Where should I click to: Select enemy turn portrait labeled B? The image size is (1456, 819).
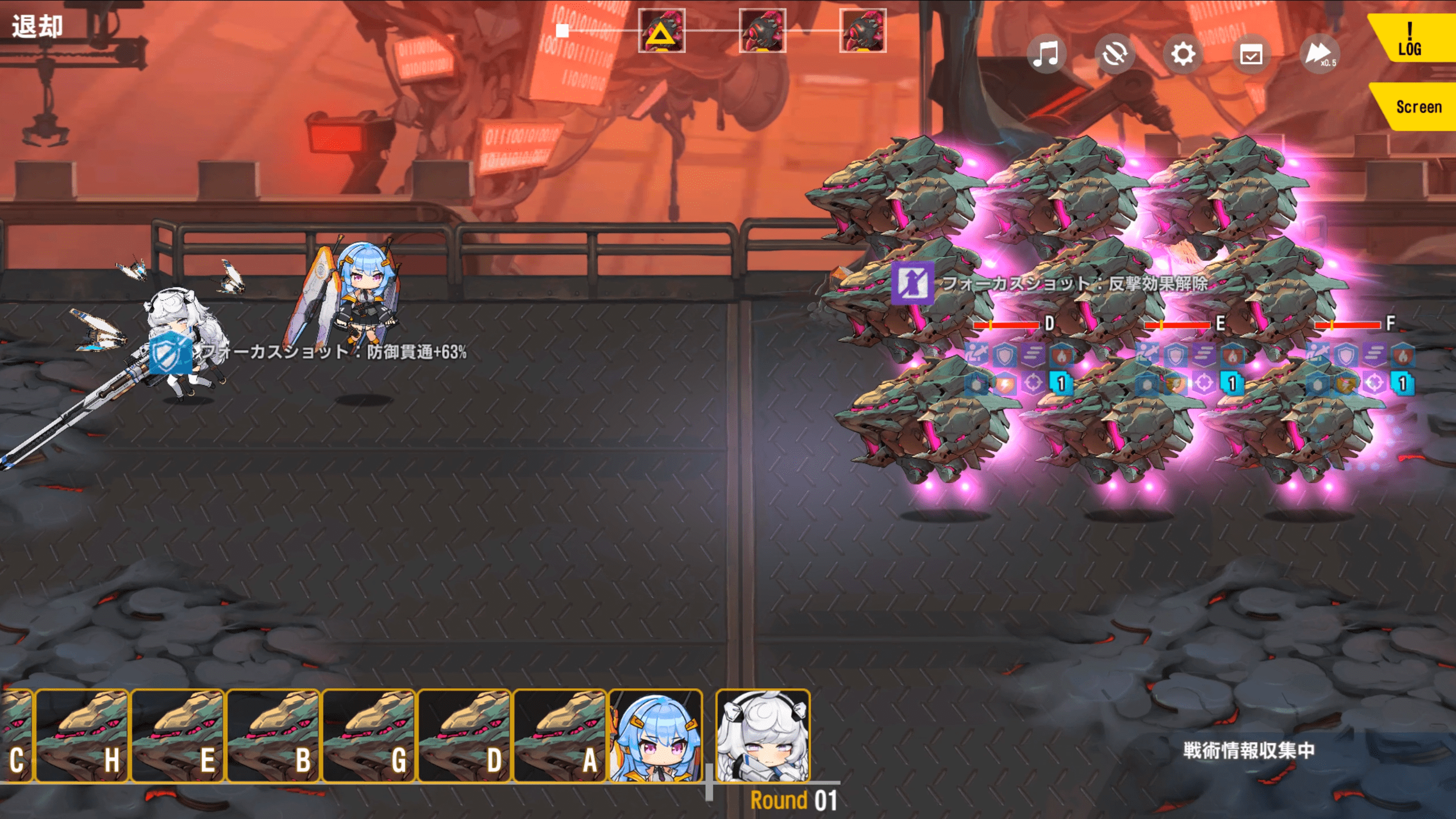click(273, 736)
